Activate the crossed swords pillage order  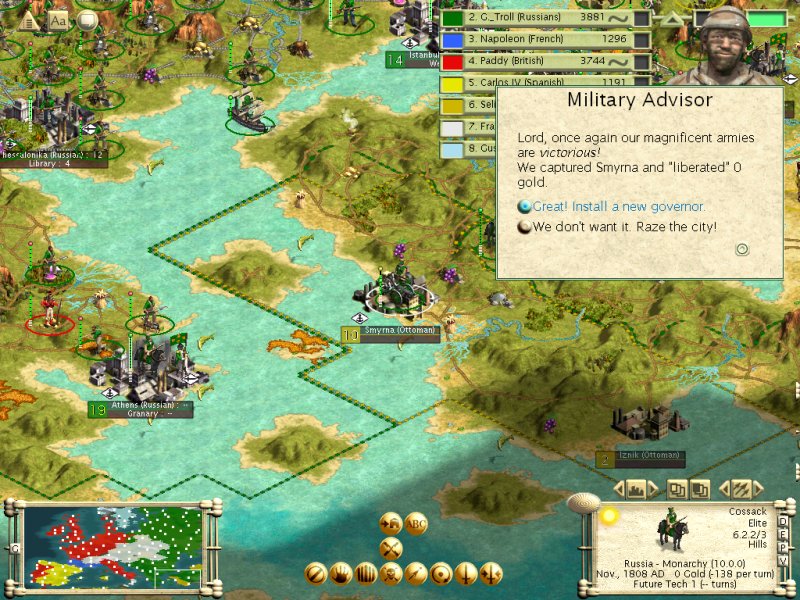(391, 547)
